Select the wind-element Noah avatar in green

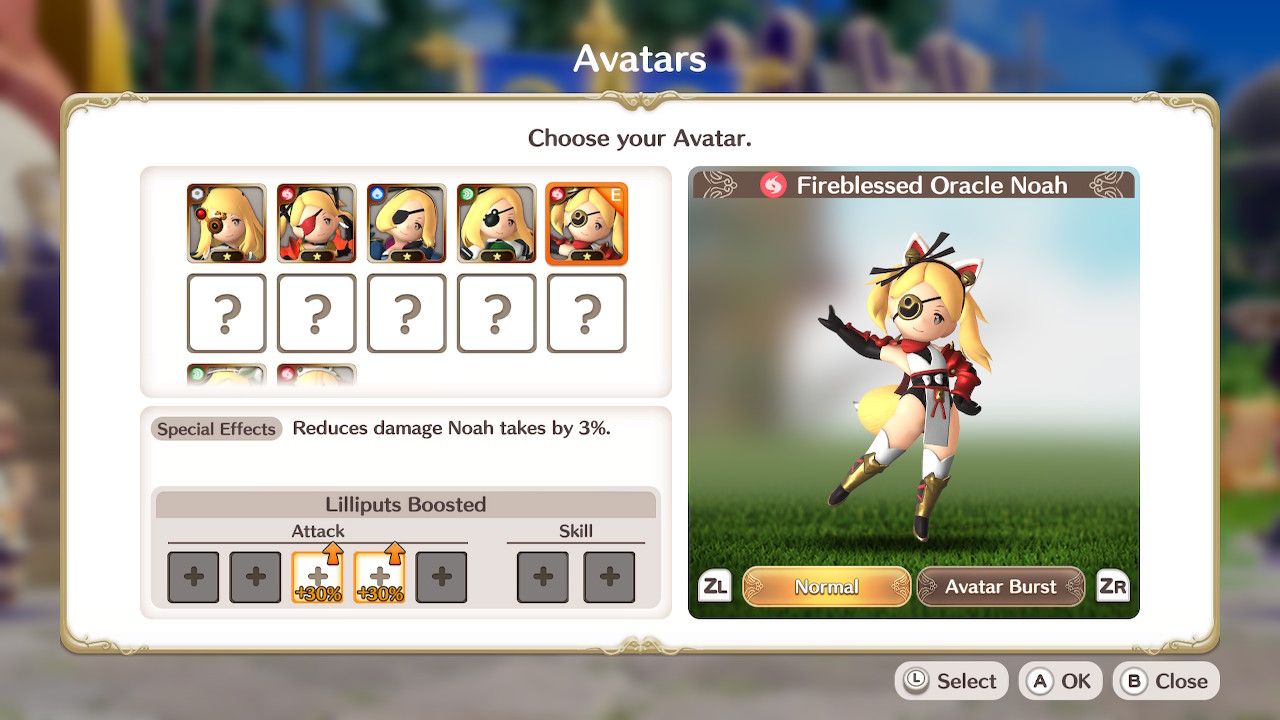point(497,223)
